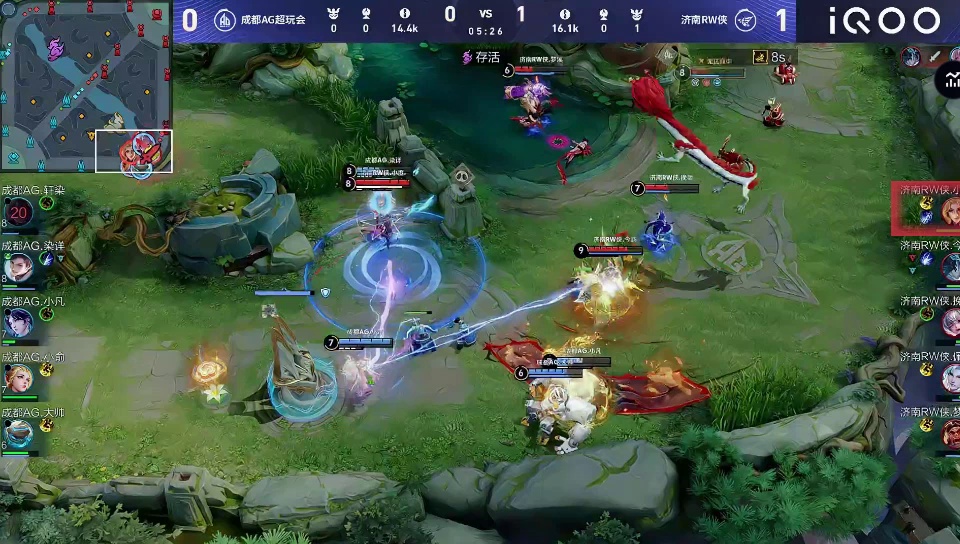The width and height of the screenshot is (960, 544).
Task: Select player 成都AG.轩染 with the respawn timer
Action: pos(19,212)
